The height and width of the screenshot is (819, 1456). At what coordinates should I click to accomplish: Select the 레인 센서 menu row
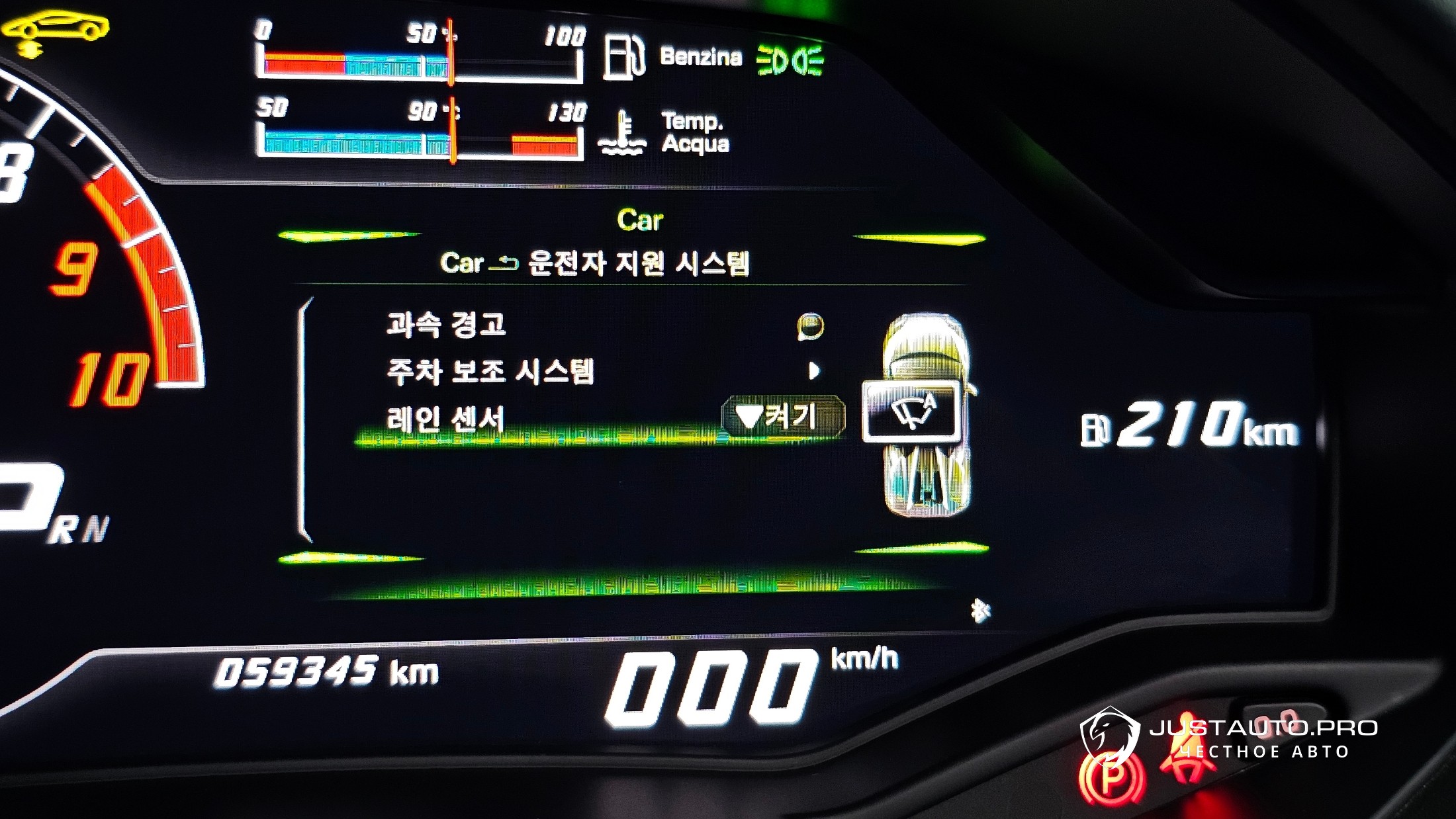[445, 419]
